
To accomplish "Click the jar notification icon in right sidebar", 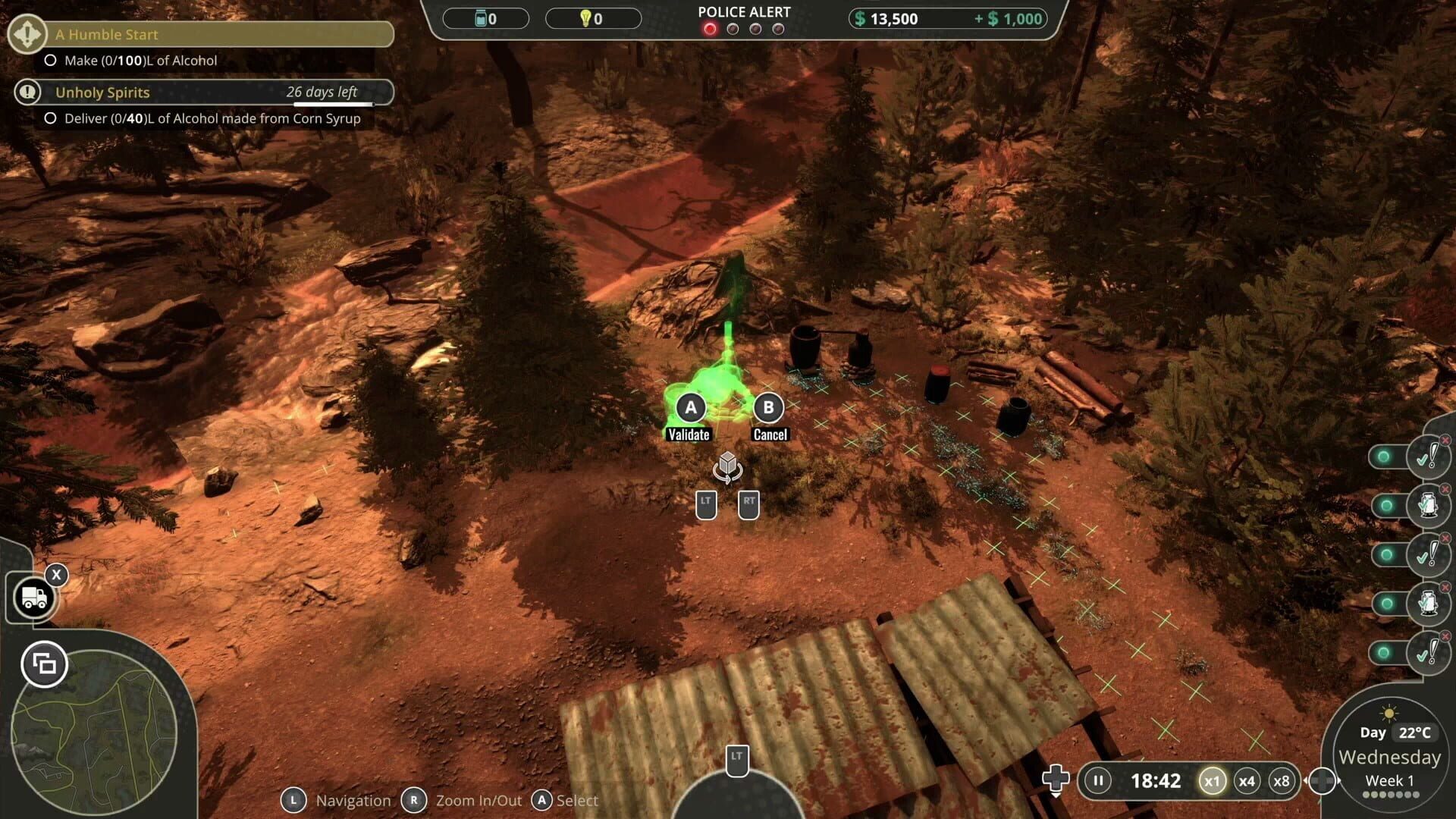I will [1429, 506].
